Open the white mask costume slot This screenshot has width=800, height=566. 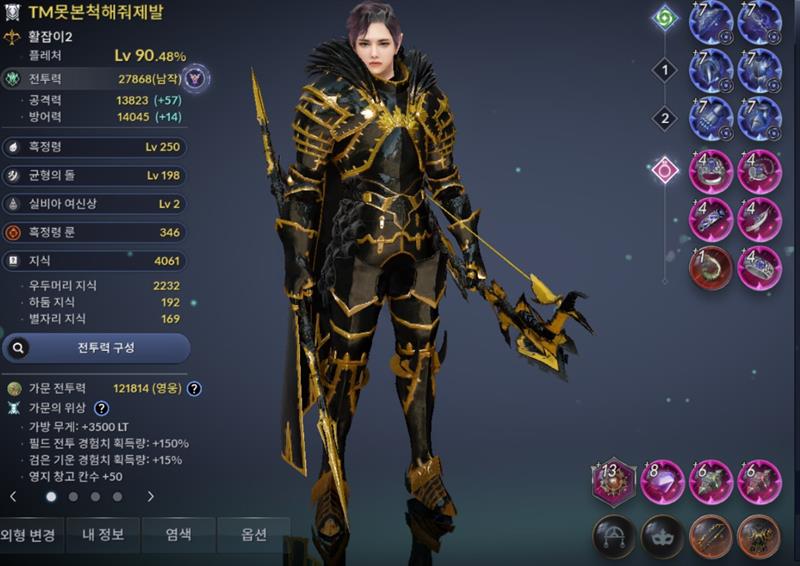tap(661, 536)
